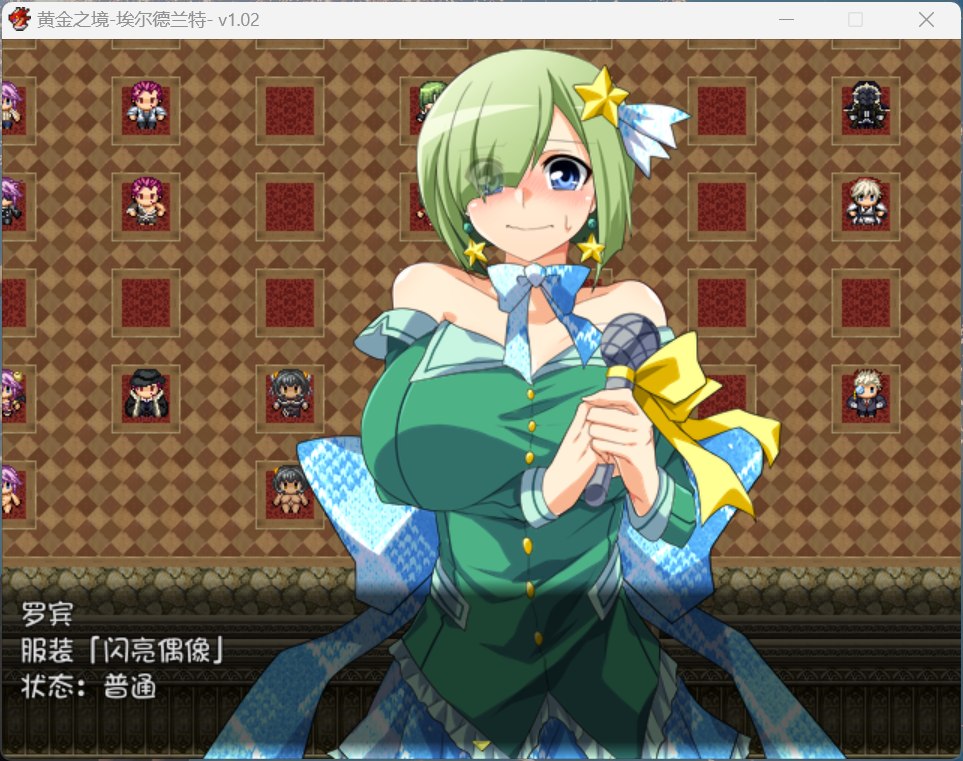The height and width of the screenshot is (761, 963).
Task: Close the game window
Action: point(925,19)
